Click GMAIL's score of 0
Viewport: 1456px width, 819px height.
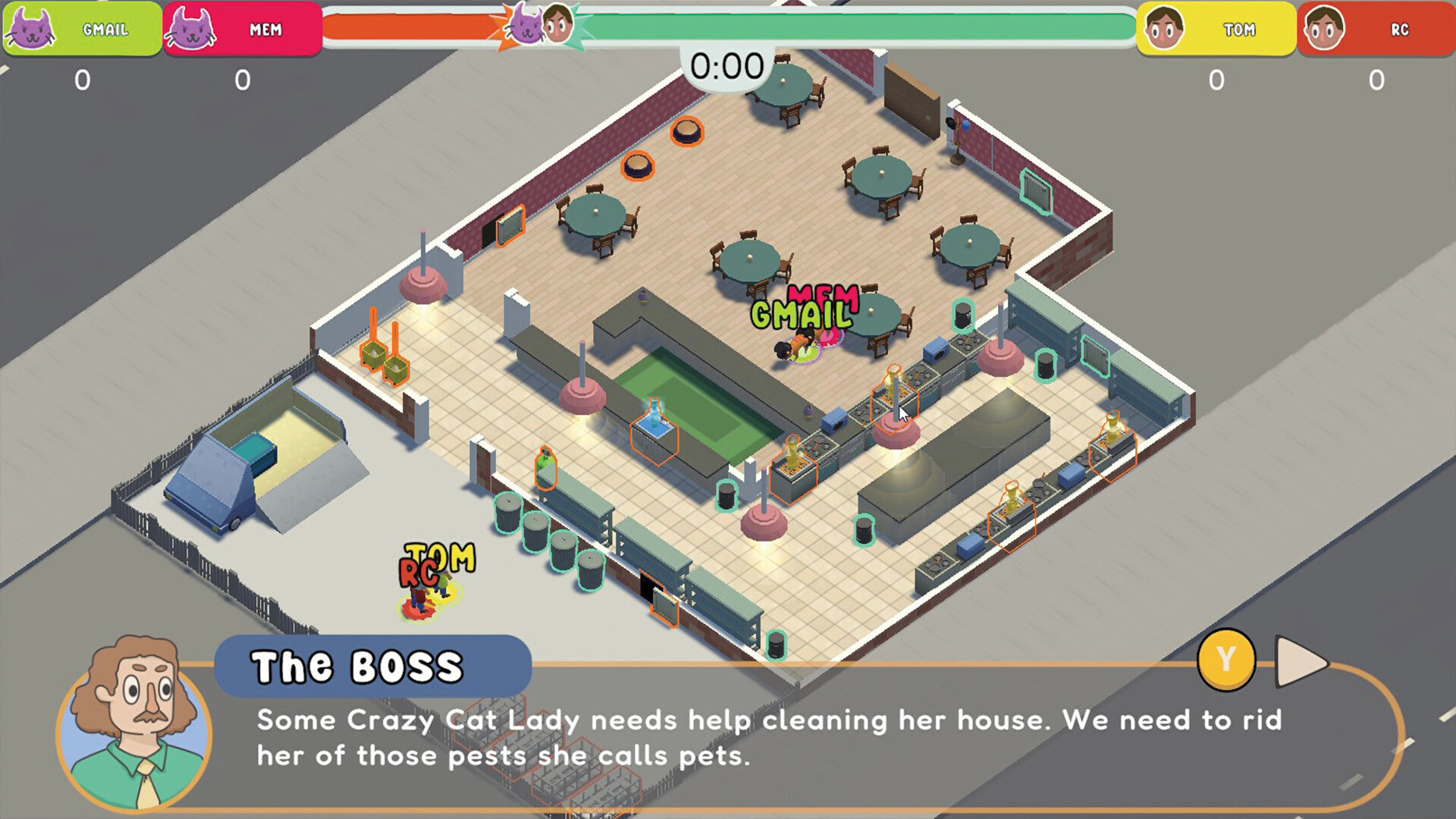[81, 78]
